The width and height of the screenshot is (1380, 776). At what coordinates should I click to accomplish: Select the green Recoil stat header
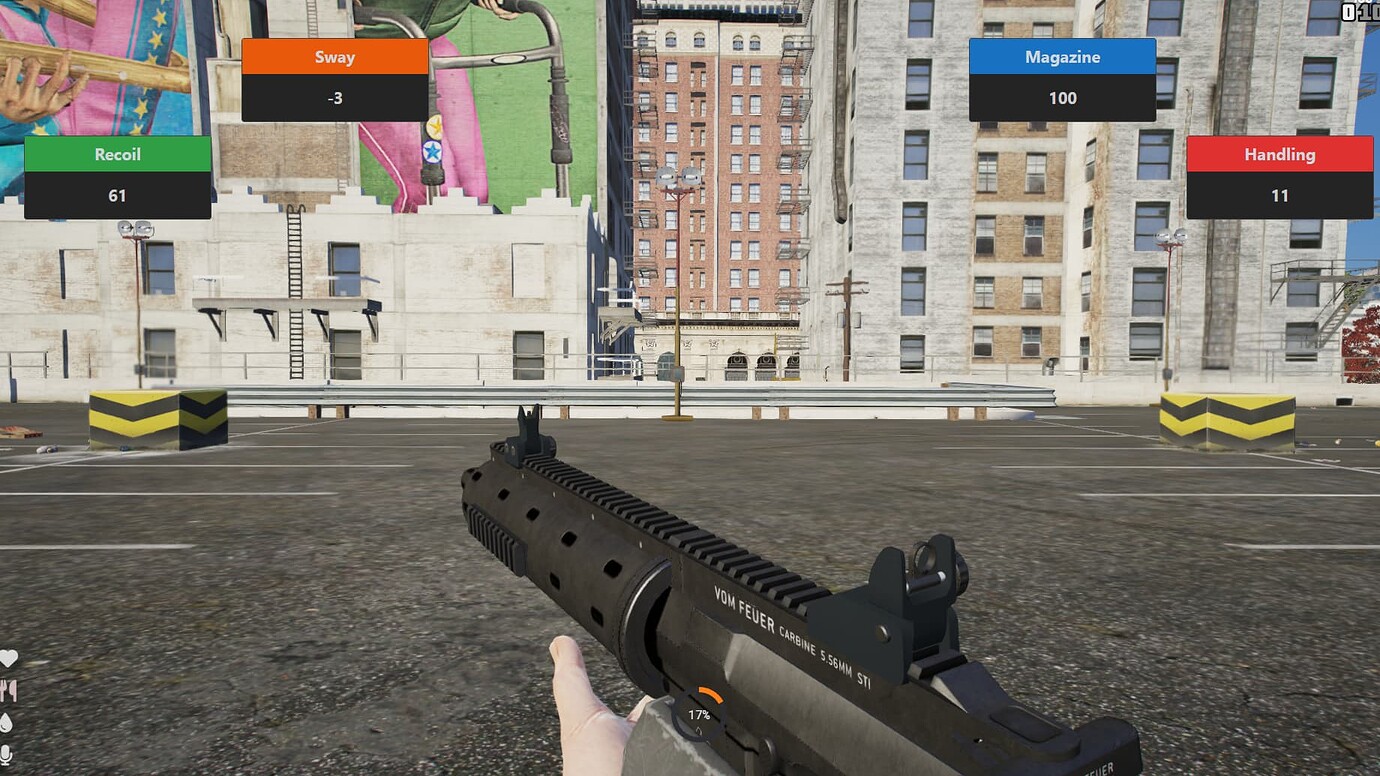coord(117,154)
